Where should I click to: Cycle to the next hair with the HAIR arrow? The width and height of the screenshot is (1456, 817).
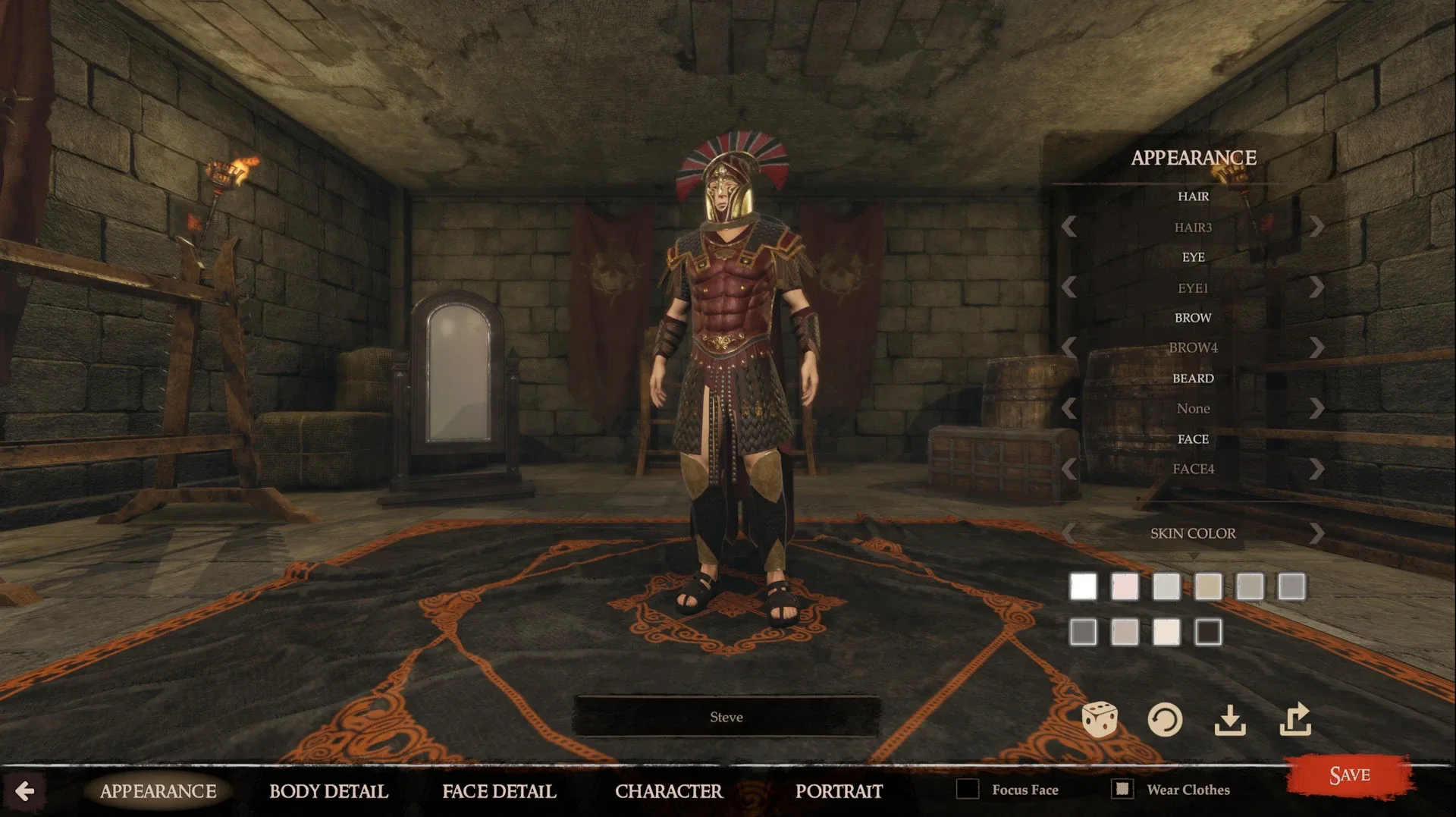pos(1317,226)
